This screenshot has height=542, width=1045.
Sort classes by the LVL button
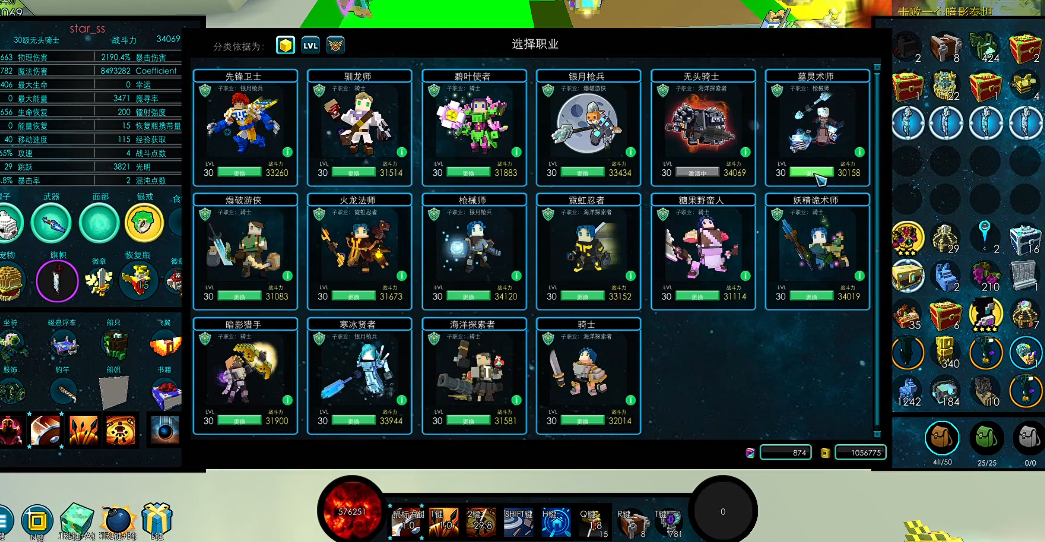tap(311, 45)
